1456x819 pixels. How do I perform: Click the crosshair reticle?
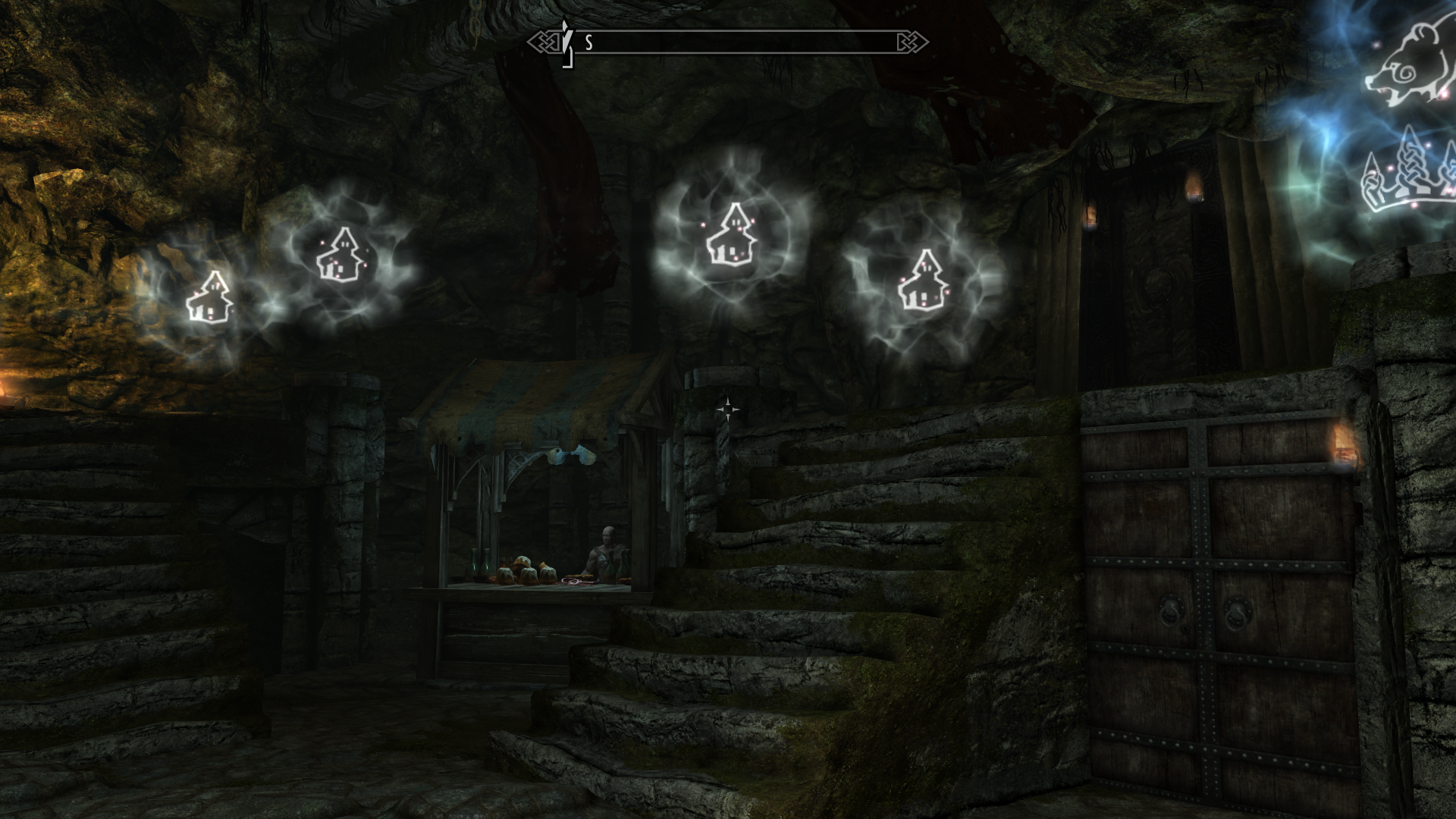pyautogui.click(x=730, y=409)
